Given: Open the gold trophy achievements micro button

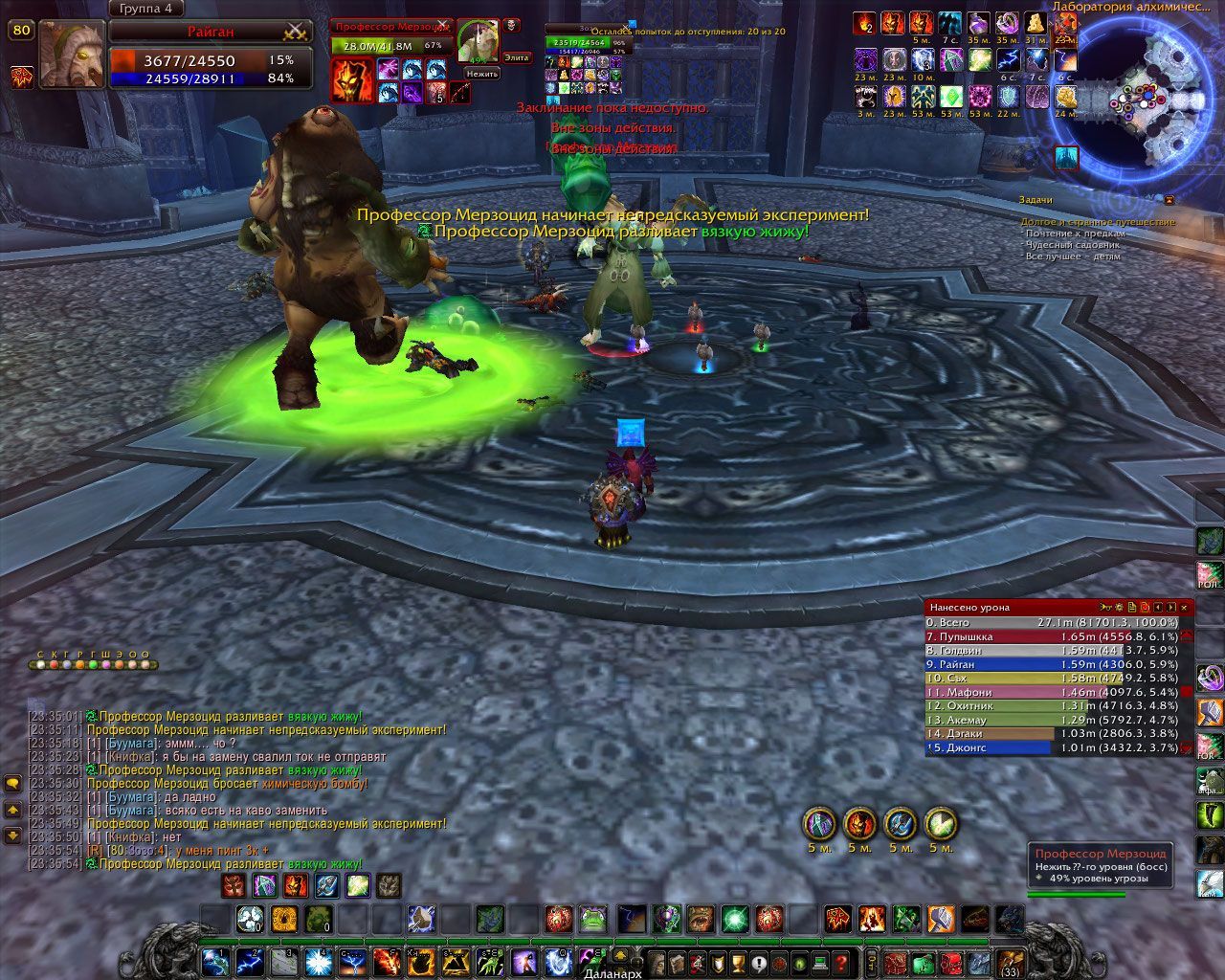Looking at the screenshot, I should [738, 961].
